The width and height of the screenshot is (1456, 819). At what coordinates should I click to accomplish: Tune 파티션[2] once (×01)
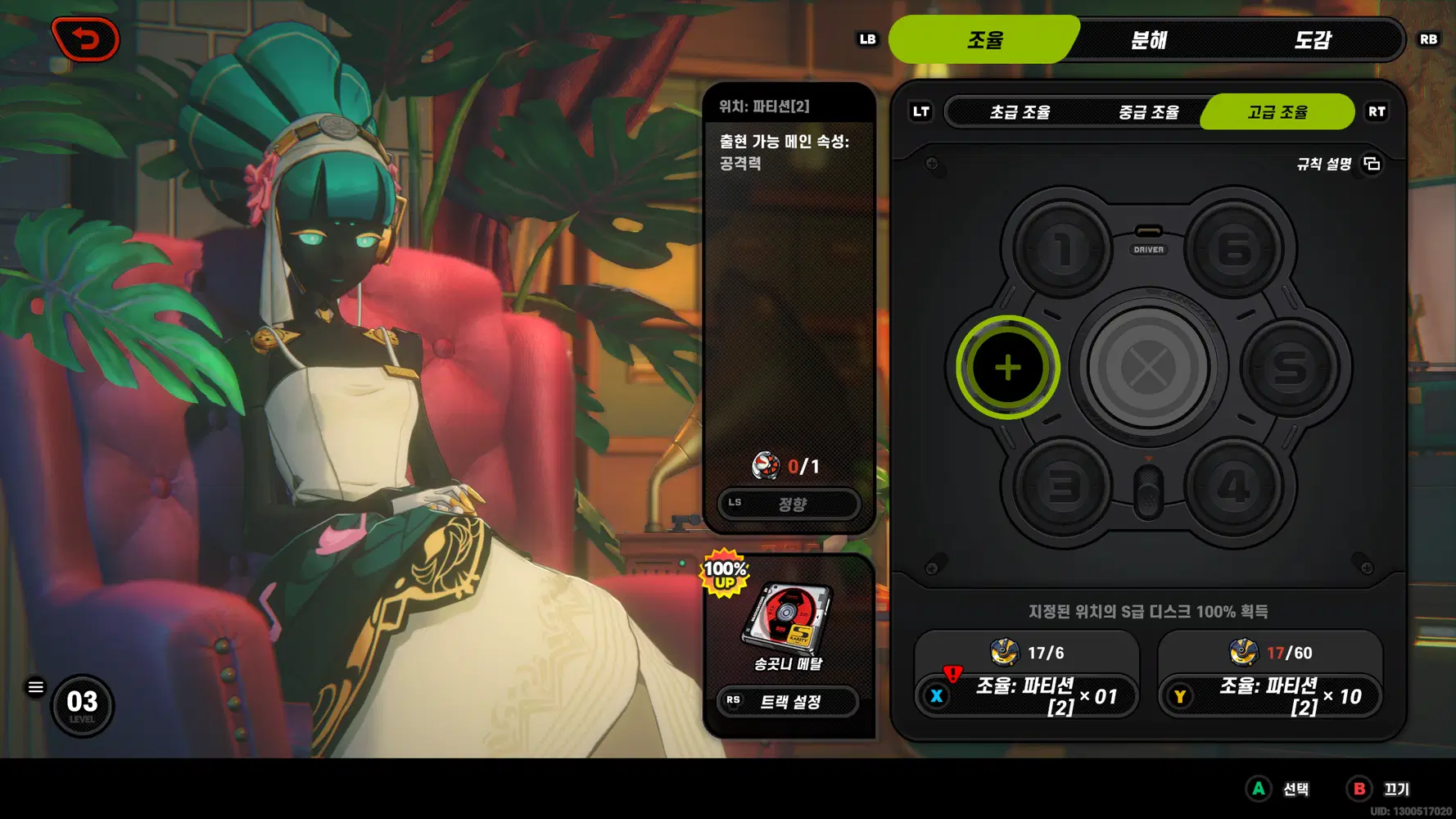(x=1026, y=696)
